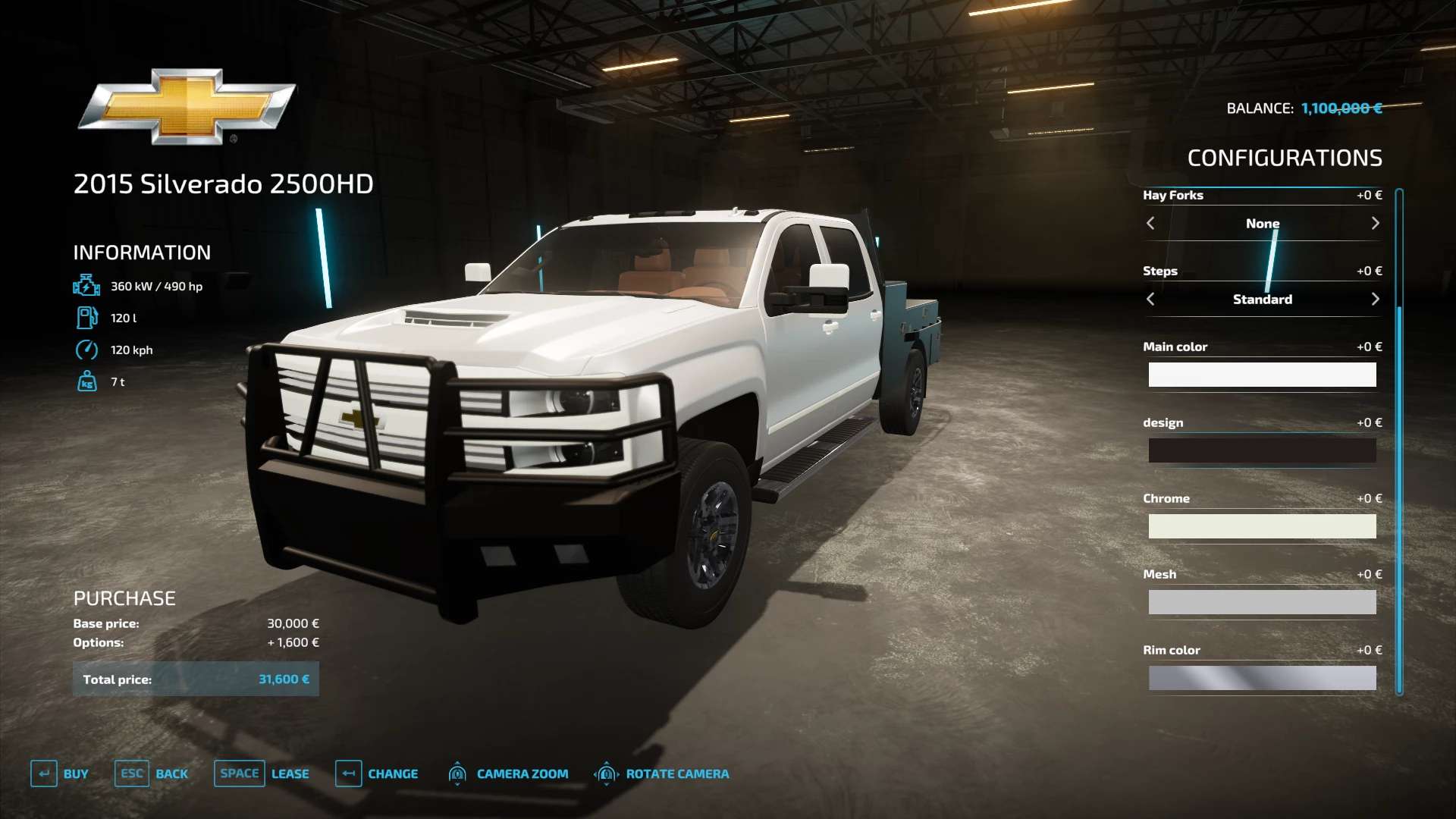Activate the Change option button
The height and width of the screenshot is (819, 1456).
tap(377, 773)
